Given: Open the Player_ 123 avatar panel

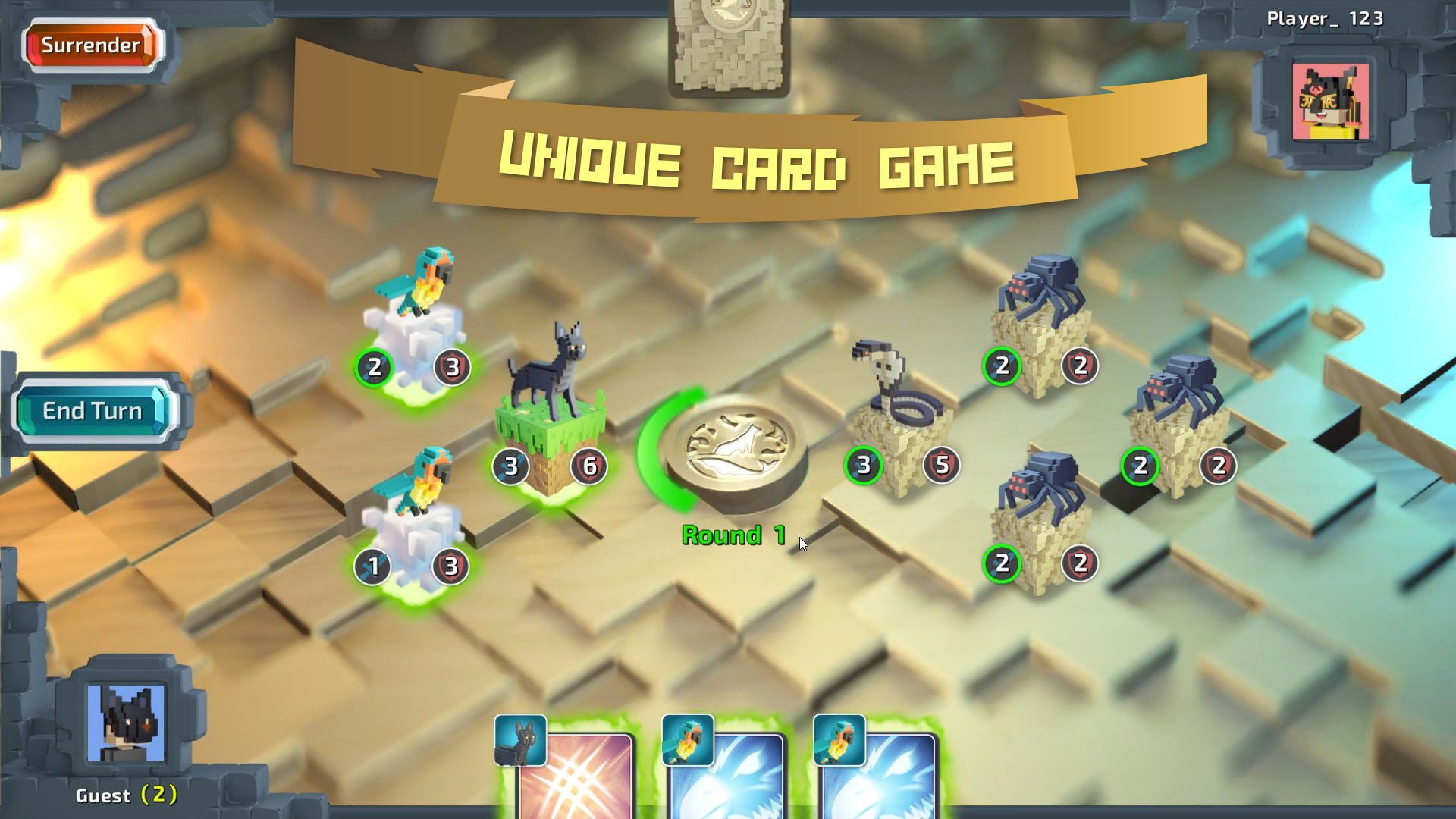Looking at the screenshot, I should coord(1329,102).
